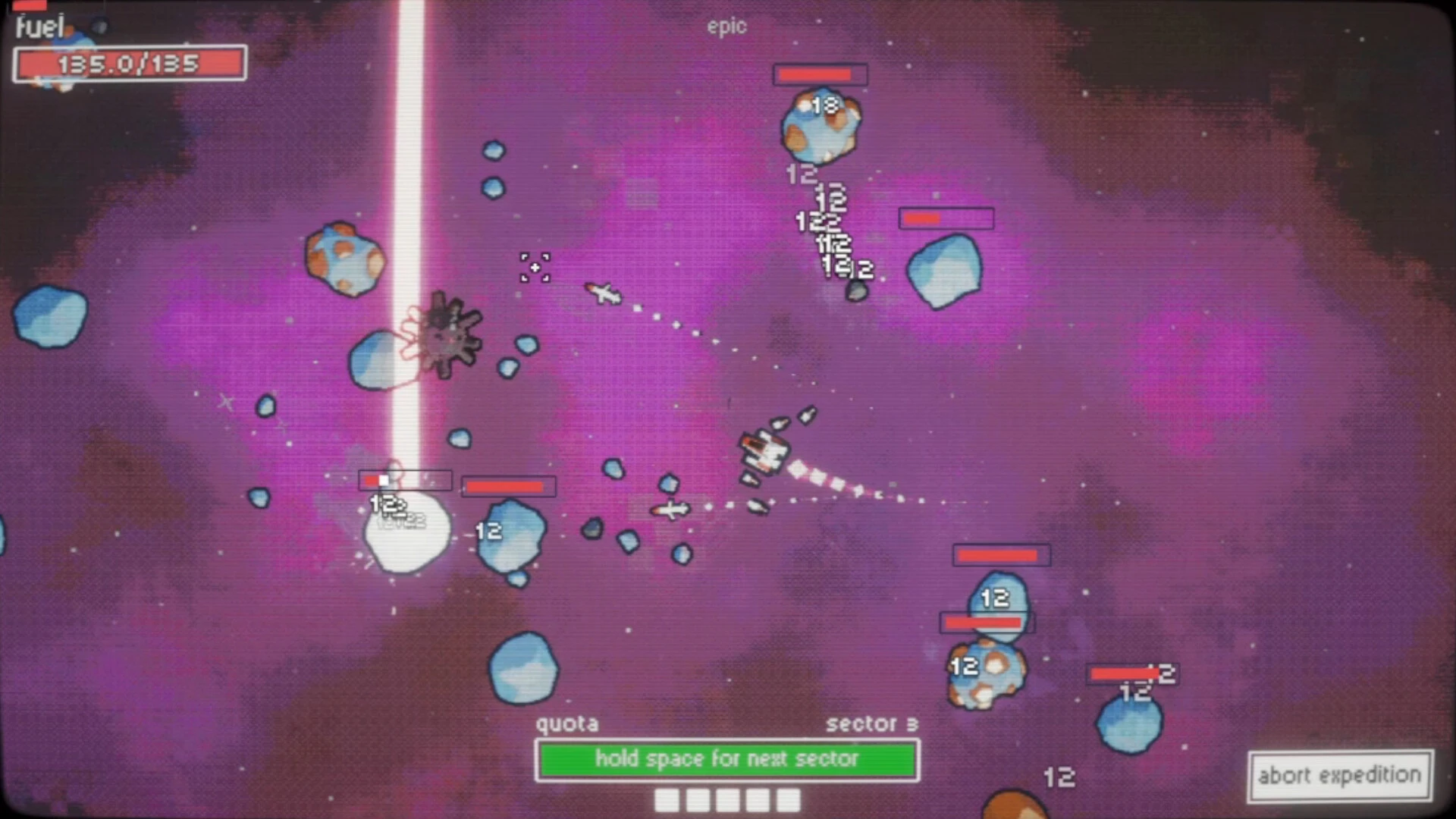Click the abort expedition button
This screenshot has width=1456, height=819.
(x=1338, y=776)
